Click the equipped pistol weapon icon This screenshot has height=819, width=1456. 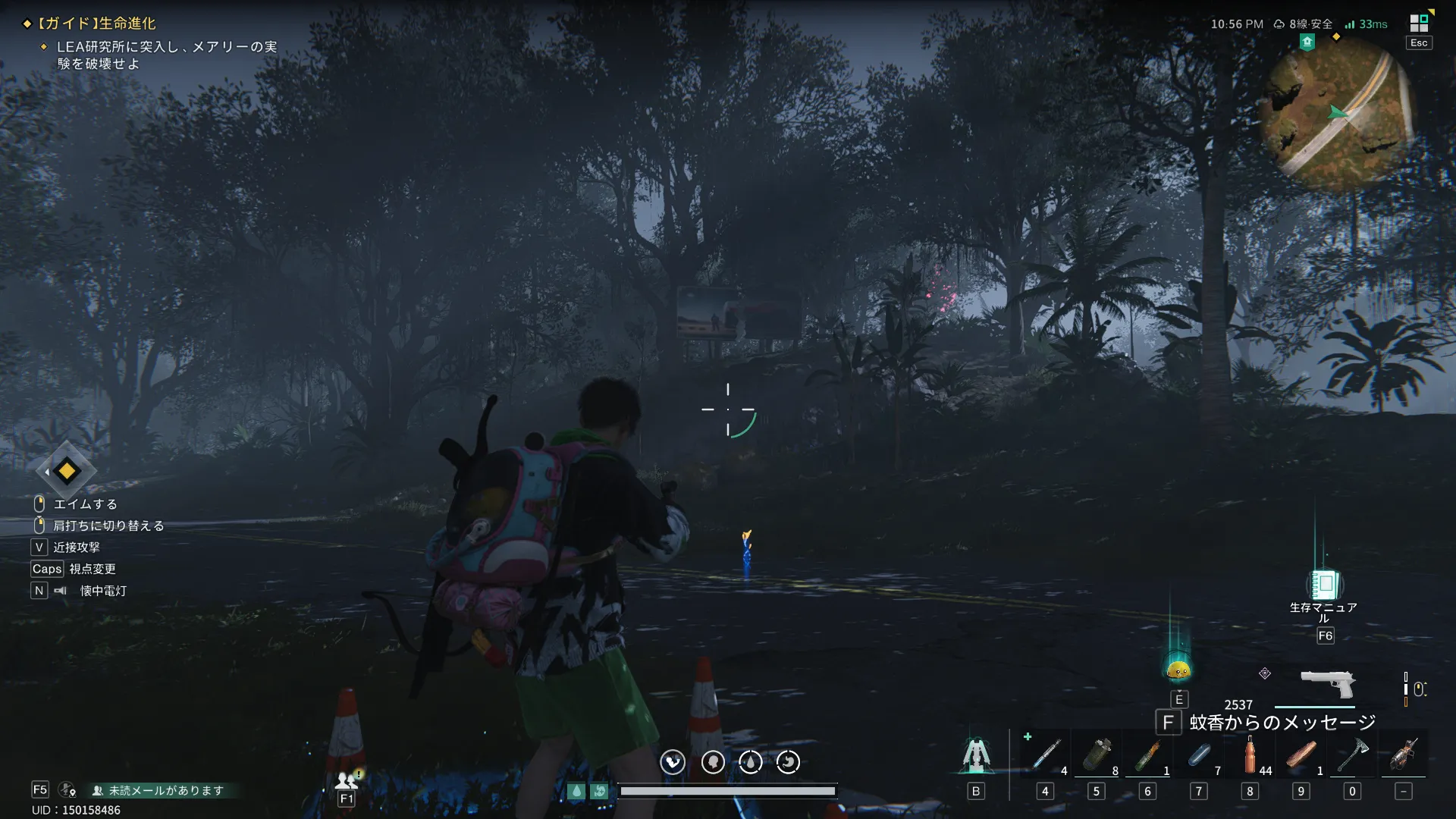coord(1327,682)
